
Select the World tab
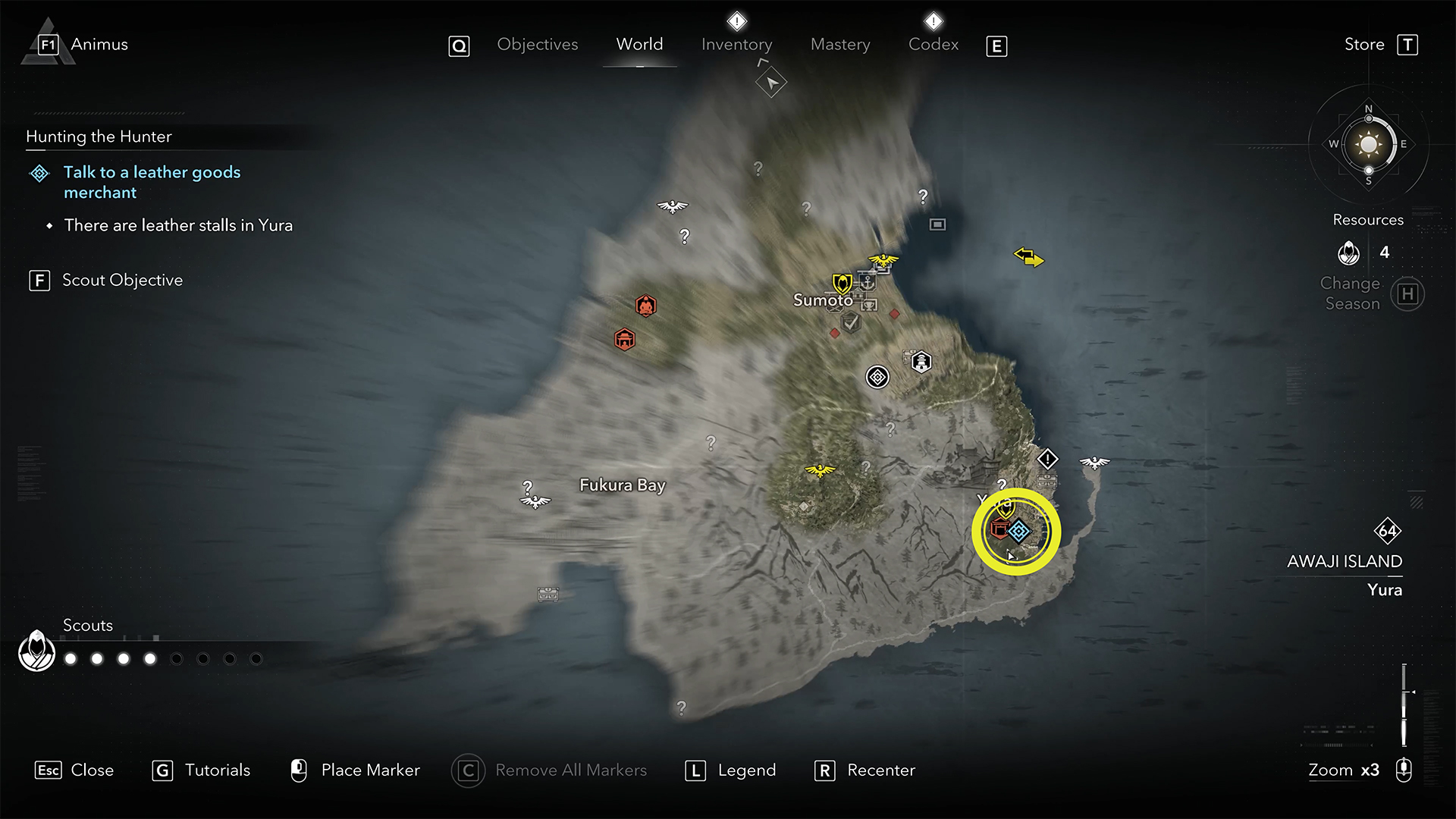click(x=639, y=45)
